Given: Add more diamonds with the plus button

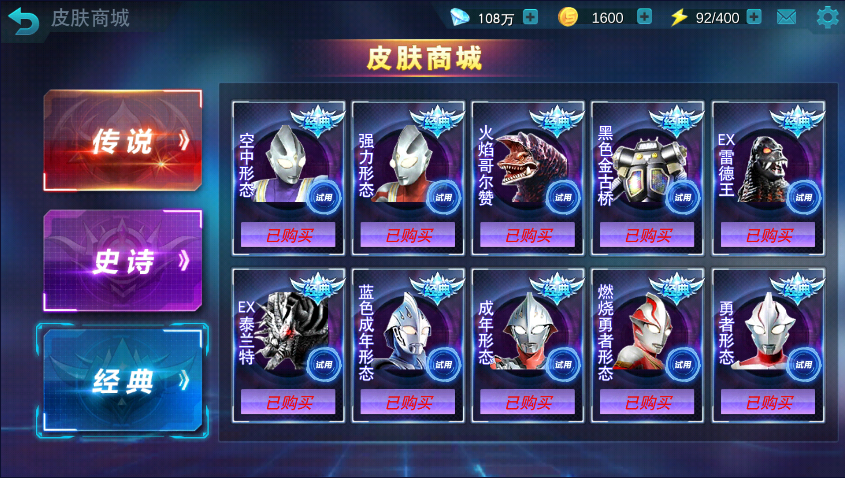Looking at the screenshot, I should (530, 17).
